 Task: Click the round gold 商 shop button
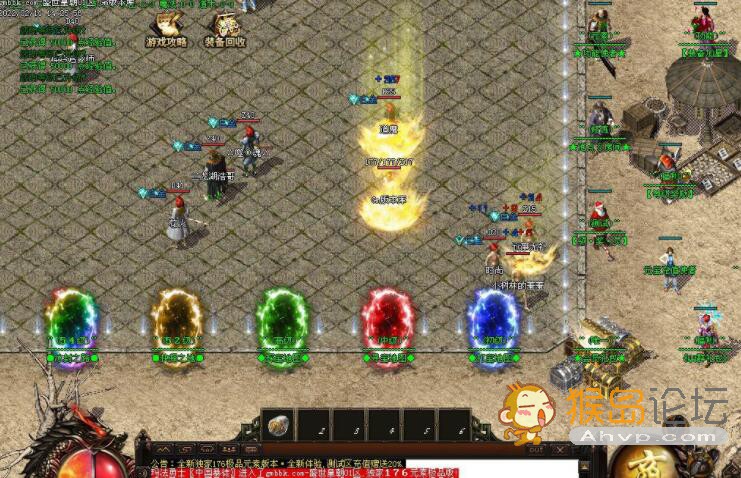[640, 462]
